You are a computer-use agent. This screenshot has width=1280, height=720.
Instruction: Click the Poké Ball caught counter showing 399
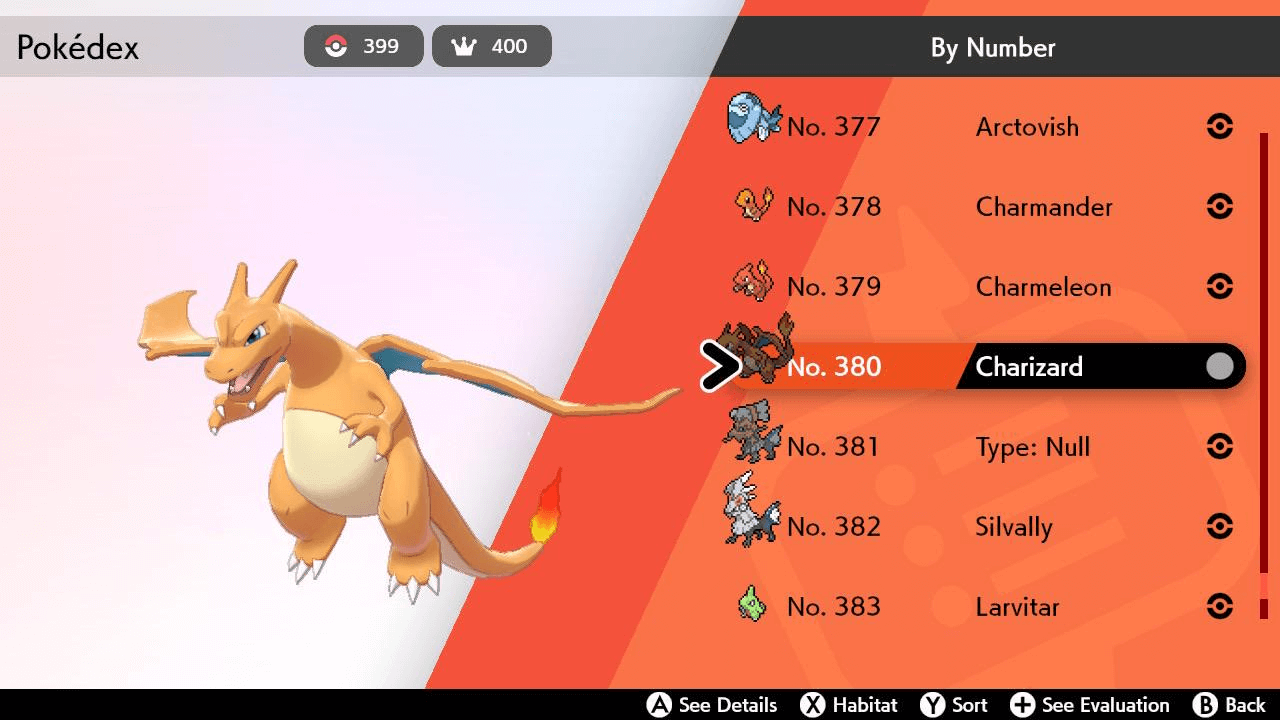[363, 45]
